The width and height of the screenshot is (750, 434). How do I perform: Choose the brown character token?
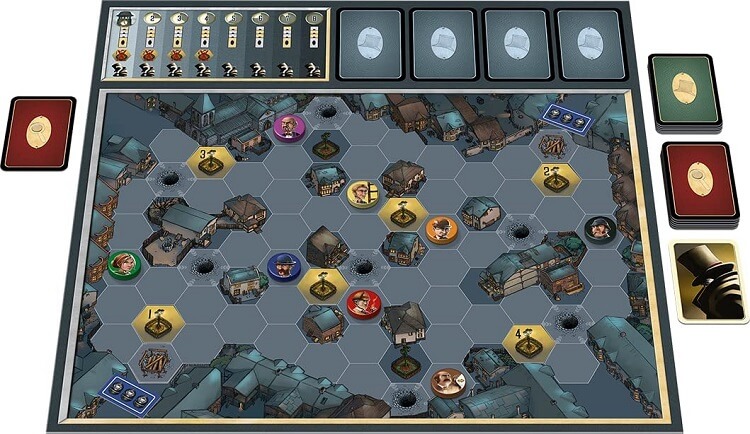click(x=446, y=381)
